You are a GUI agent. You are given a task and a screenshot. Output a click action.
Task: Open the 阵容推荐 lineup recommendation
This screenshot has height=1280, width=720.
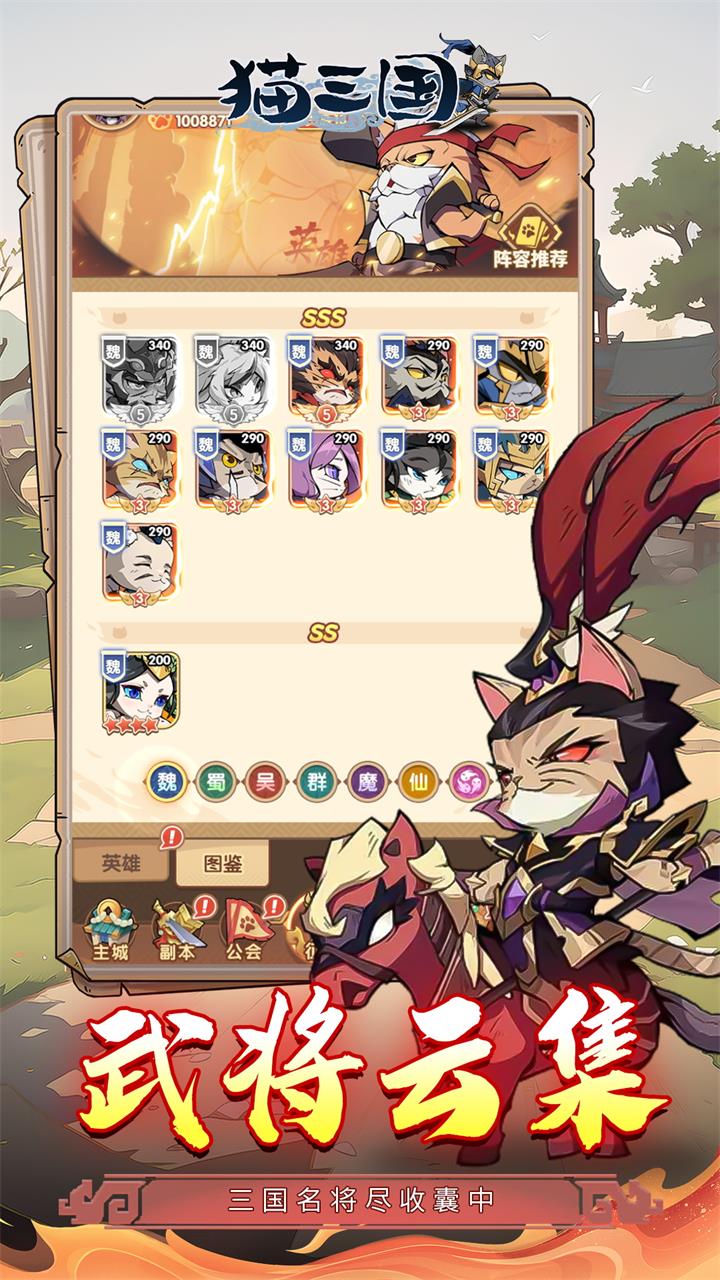[x=531, y=238]
